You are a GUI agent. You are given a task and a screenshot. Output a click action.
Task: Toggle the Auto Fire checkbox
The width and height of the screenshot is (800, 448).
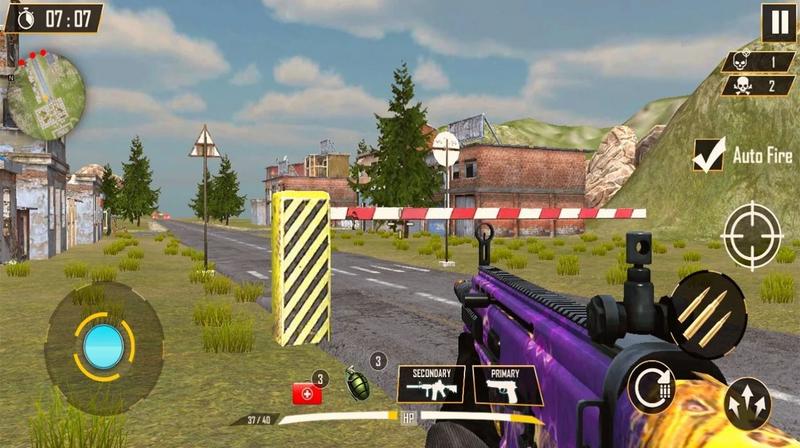coord(709,155)
